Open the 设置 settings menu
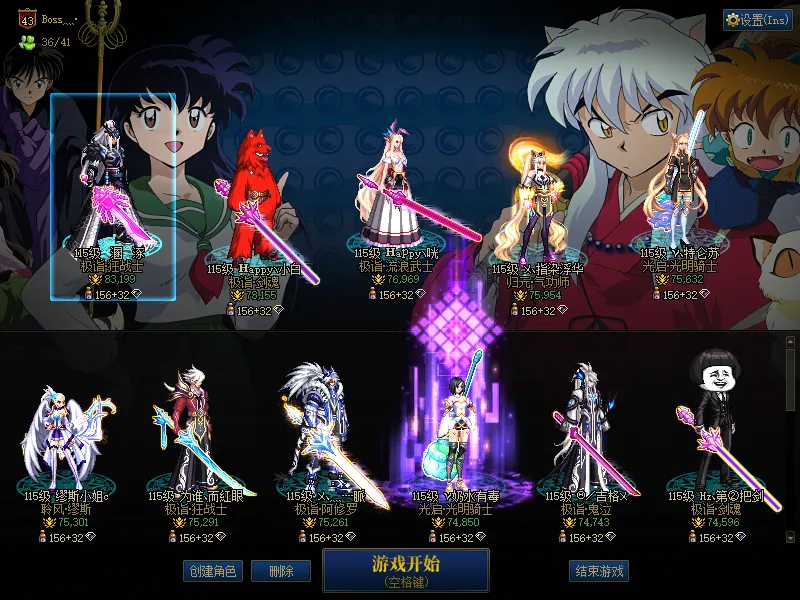The image size is (800, 600). 758,20
